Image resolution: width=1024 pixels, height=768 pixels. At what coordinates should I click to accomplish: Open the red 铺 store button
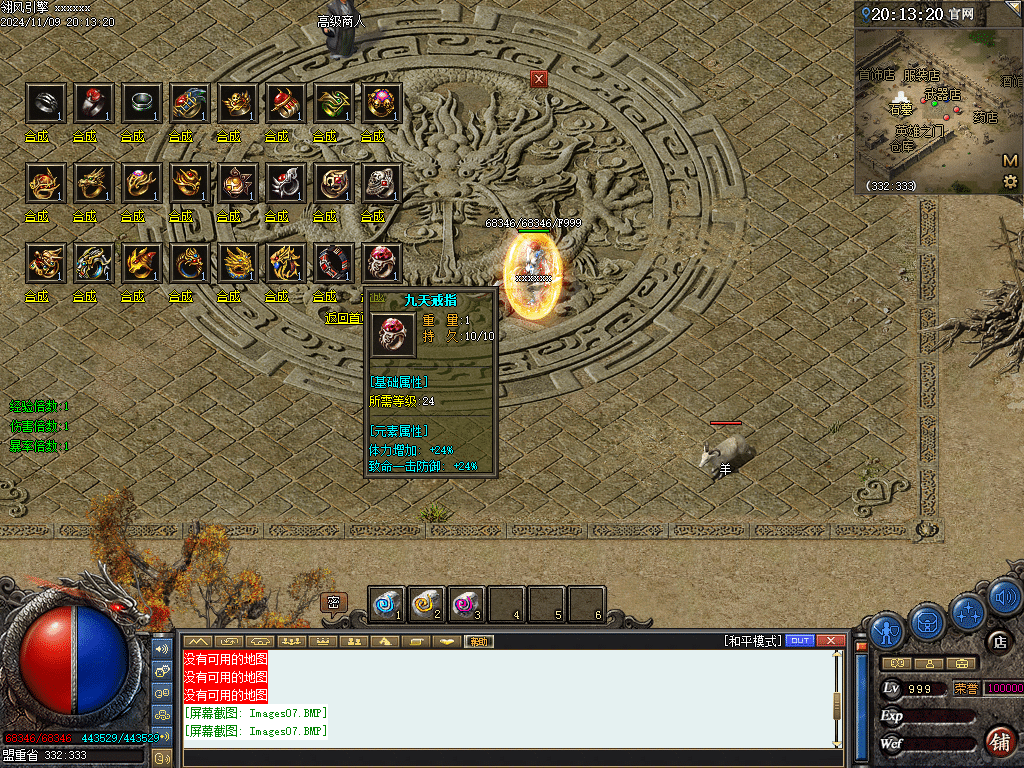pos(1000,741)
